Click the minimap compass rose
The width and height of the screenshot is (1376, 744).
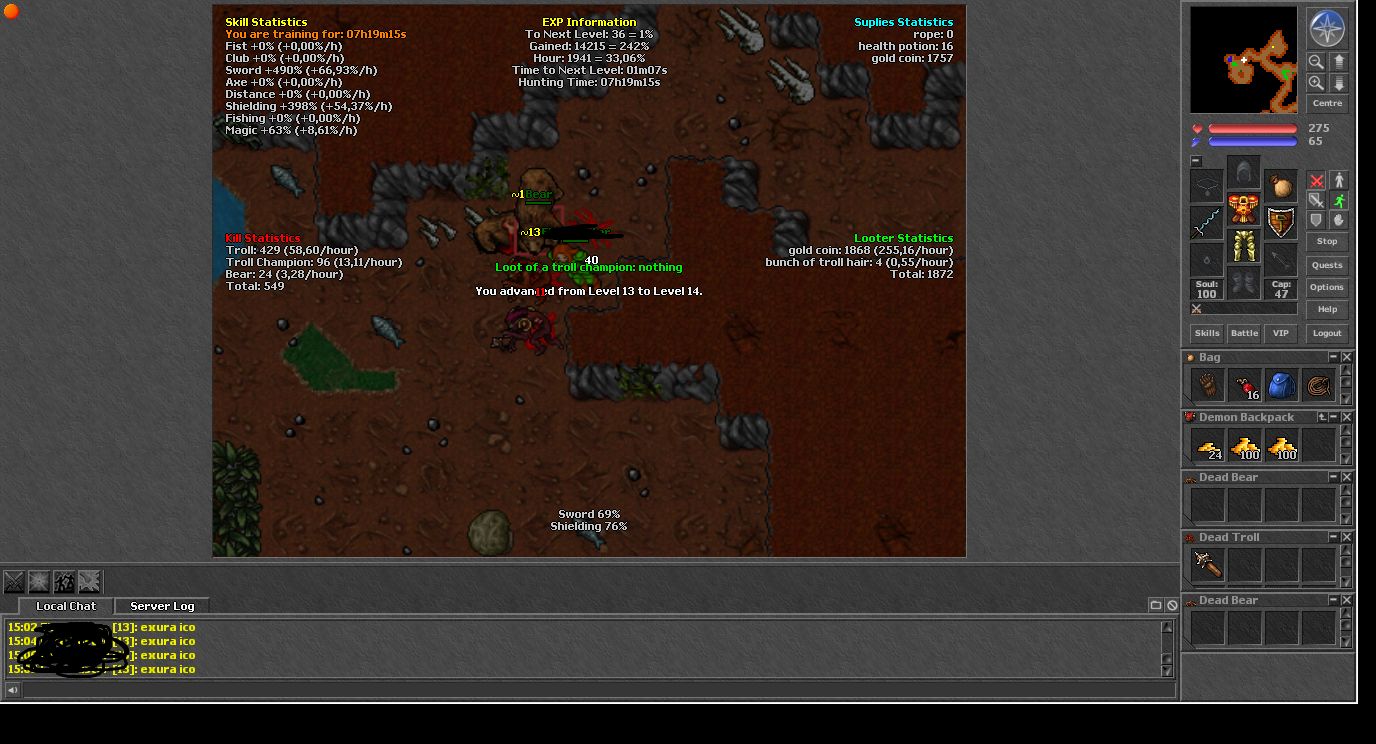point(1327,29)
